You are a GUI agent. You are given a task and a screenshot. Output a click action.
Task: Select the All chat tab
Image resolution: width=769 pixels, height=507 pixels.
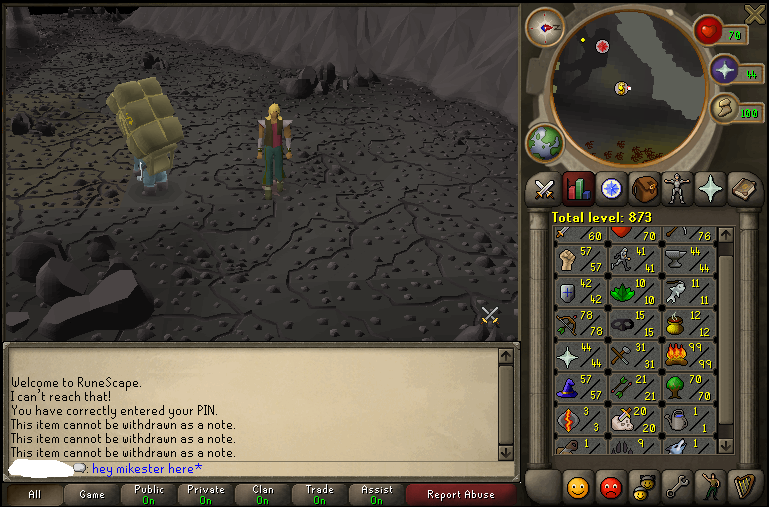pos(34,494)
